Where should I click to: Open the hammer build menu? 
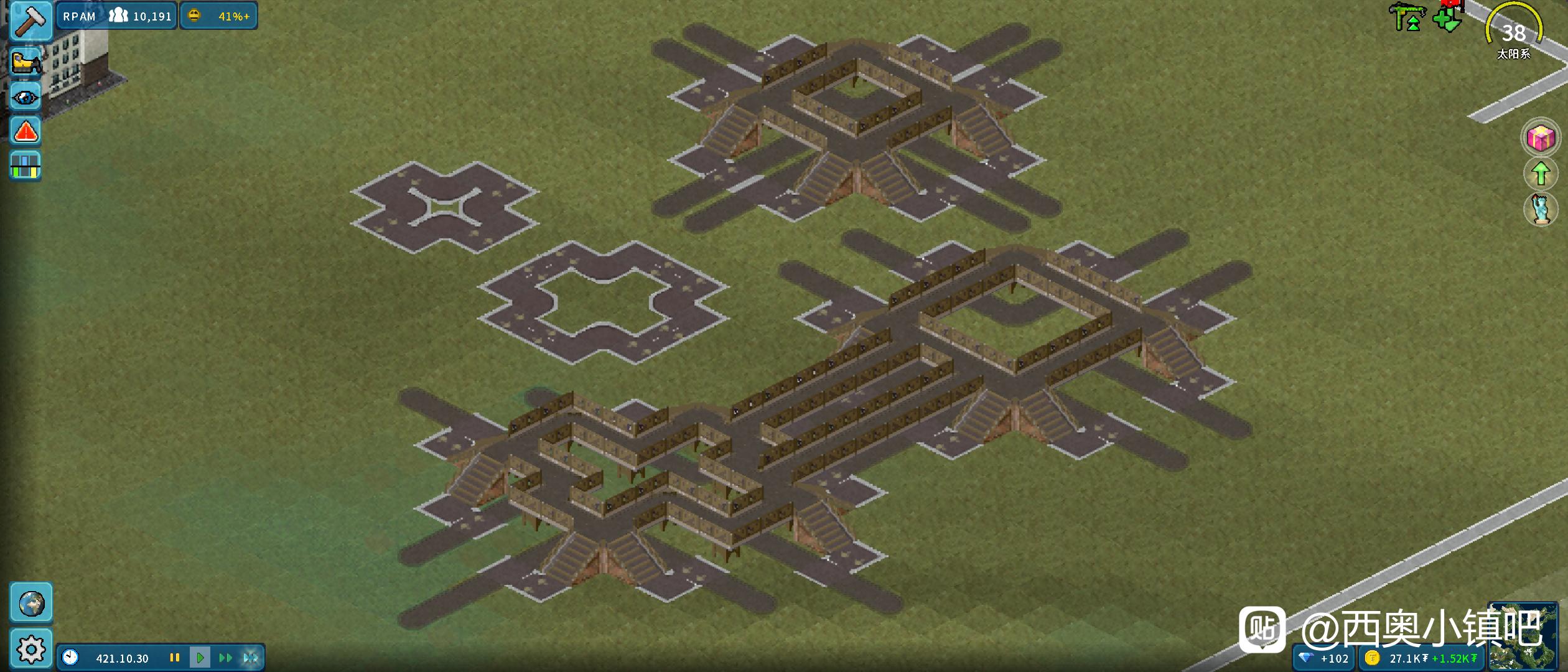pos(27,21)
